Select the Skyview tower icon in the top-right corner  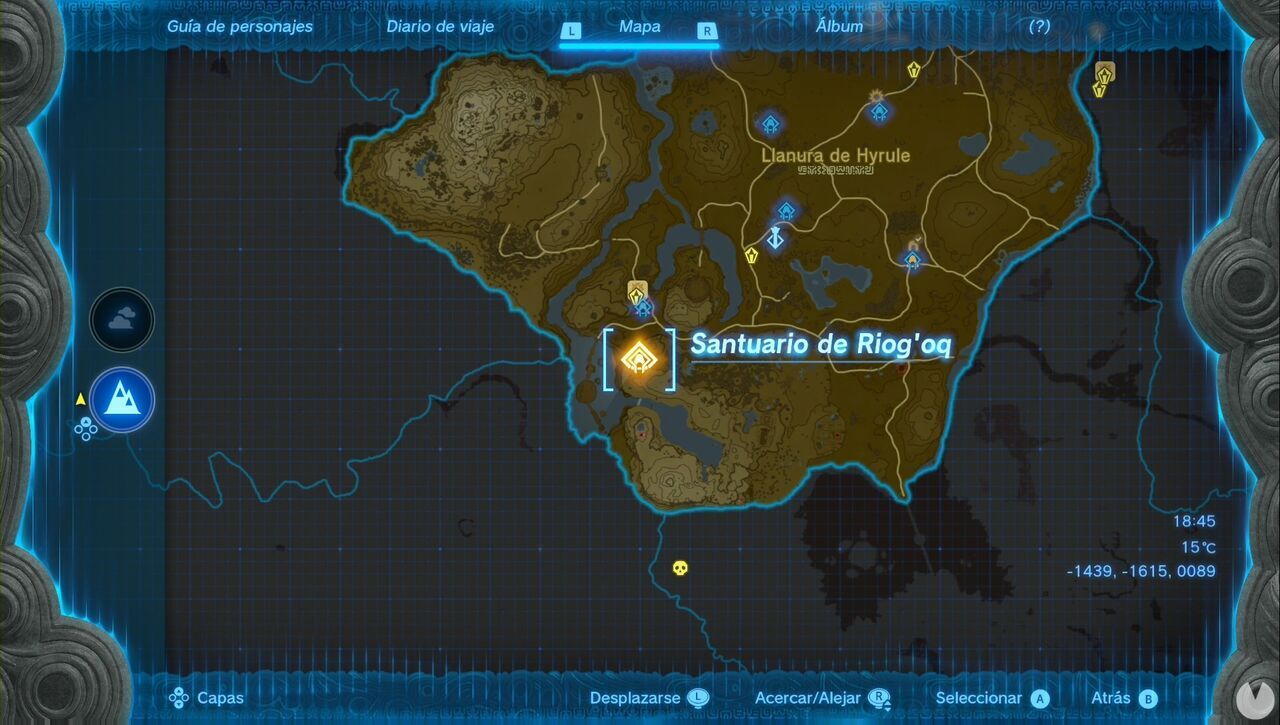(x=1103, y=75)
